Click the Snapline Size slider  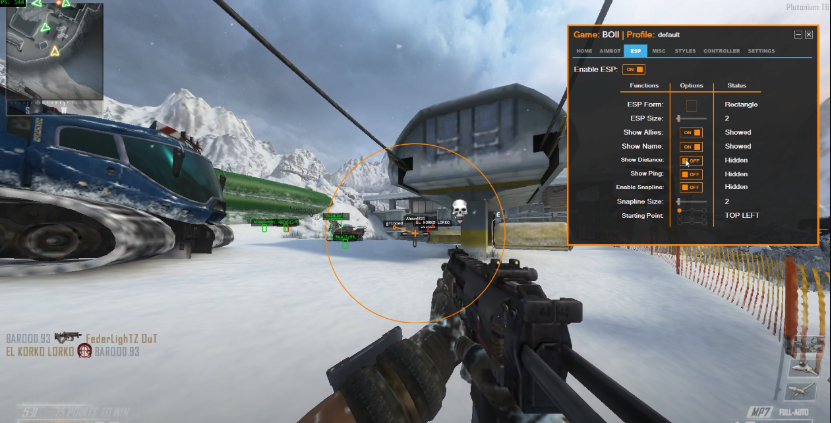coord(691,201)
